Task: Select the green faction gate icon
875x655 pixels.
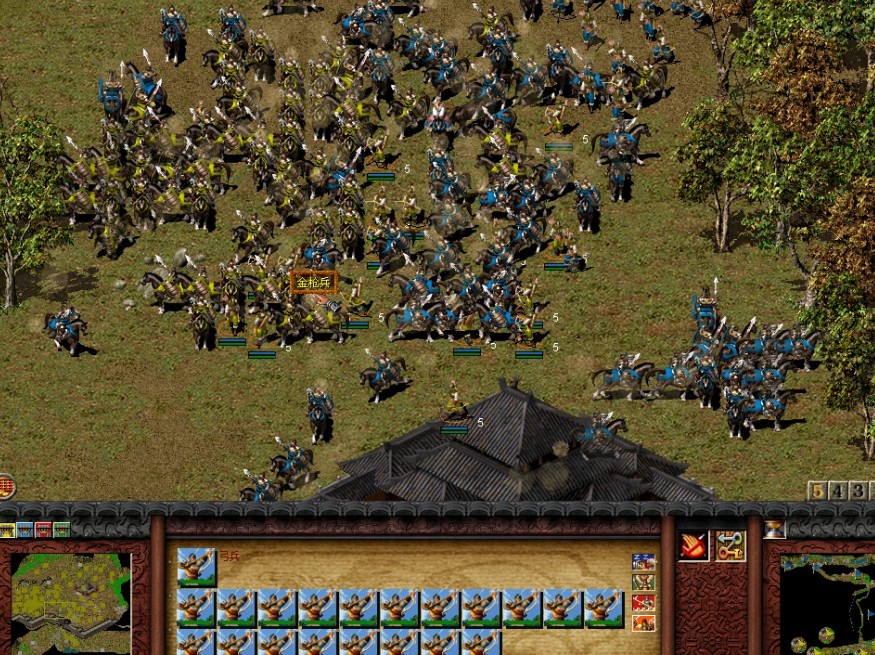Action: coord(62,529)
